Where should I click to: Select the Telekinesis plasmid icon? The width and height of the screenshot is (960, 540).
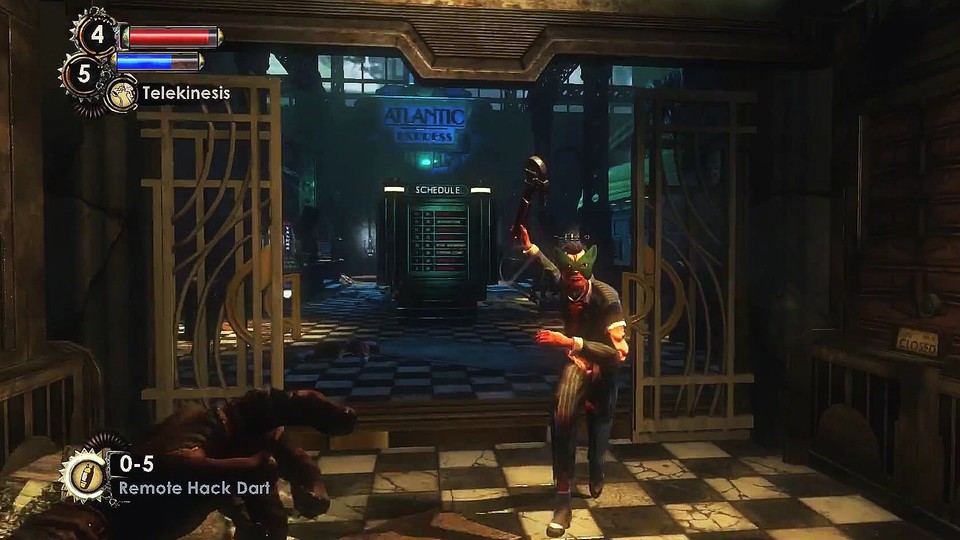point(122,93)
